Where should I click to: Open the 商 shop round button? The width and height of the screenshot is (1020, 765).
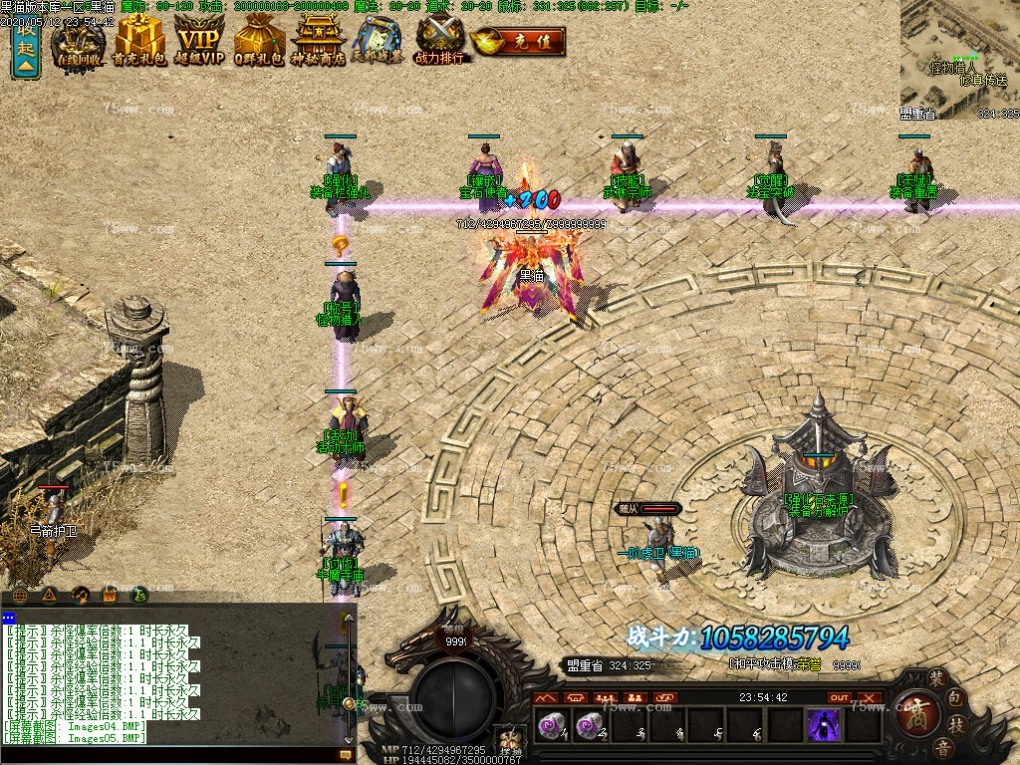pos(914,711)
